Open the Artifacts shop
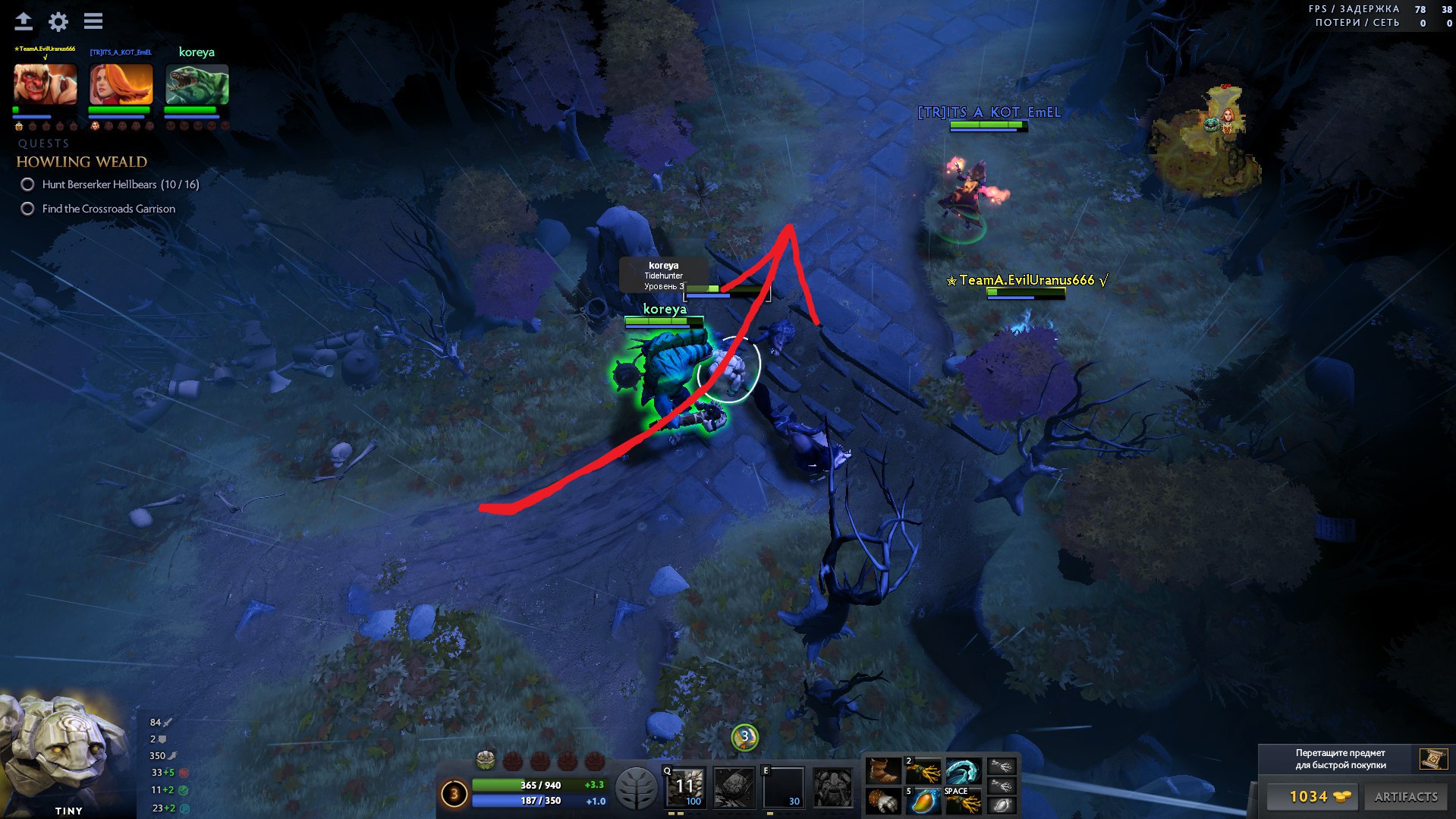The width and height of the screenshot is (1456, 819). [x=1406, y=796]
